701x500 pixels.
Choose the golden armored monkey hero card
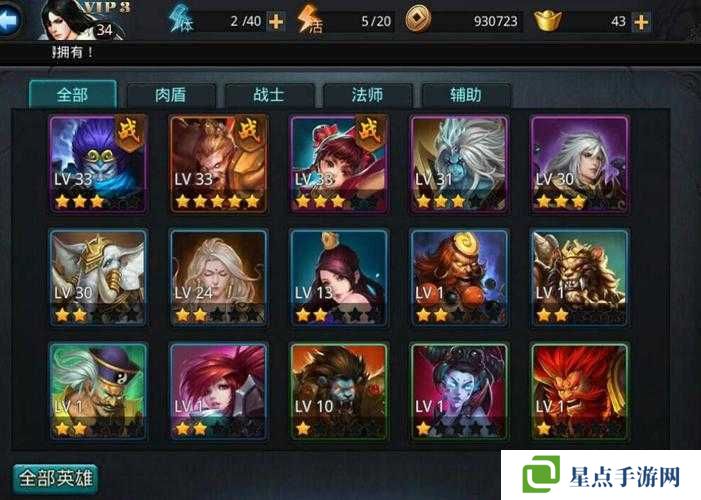[x=218, y=163]
